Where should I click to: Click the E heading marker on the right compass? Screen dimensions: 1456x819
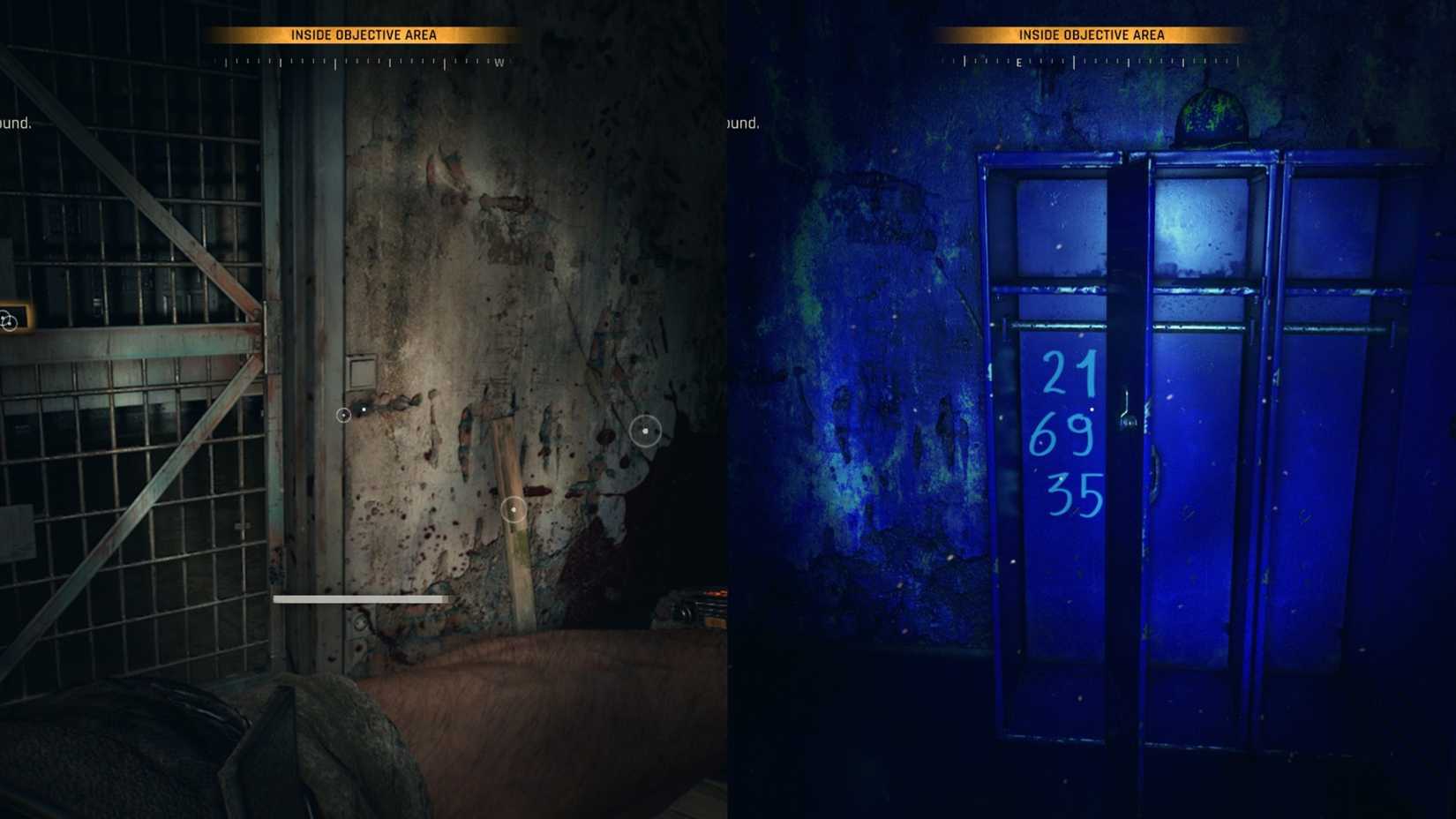pos(1020,64)
